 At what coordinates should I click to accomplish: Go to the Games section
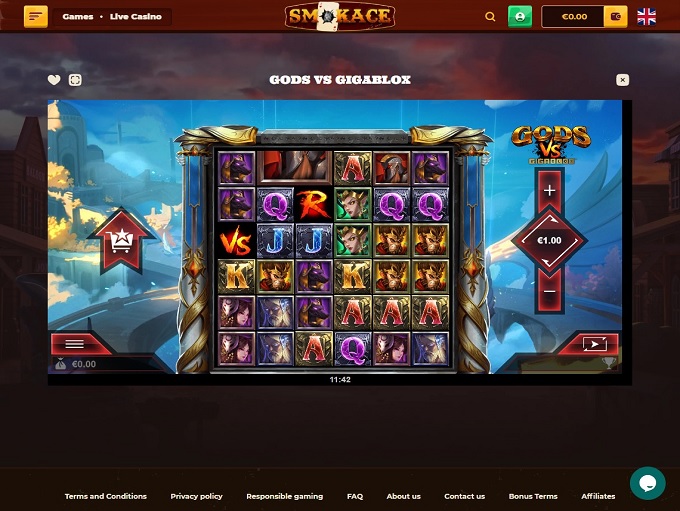(x=78, y=17)
